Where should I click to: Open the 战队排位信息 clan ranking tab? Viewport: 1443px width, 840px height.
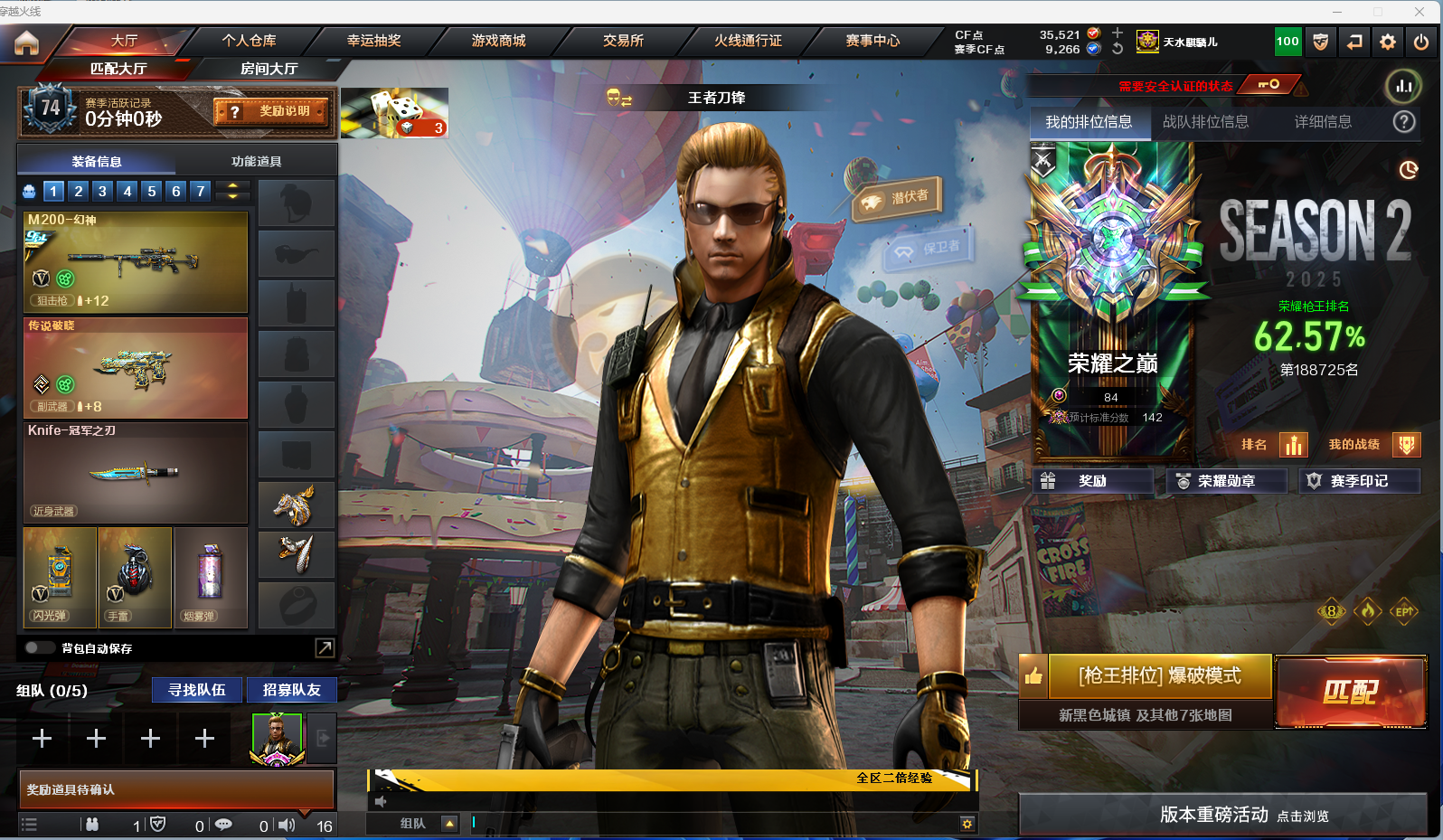(x=1205, y=122)
